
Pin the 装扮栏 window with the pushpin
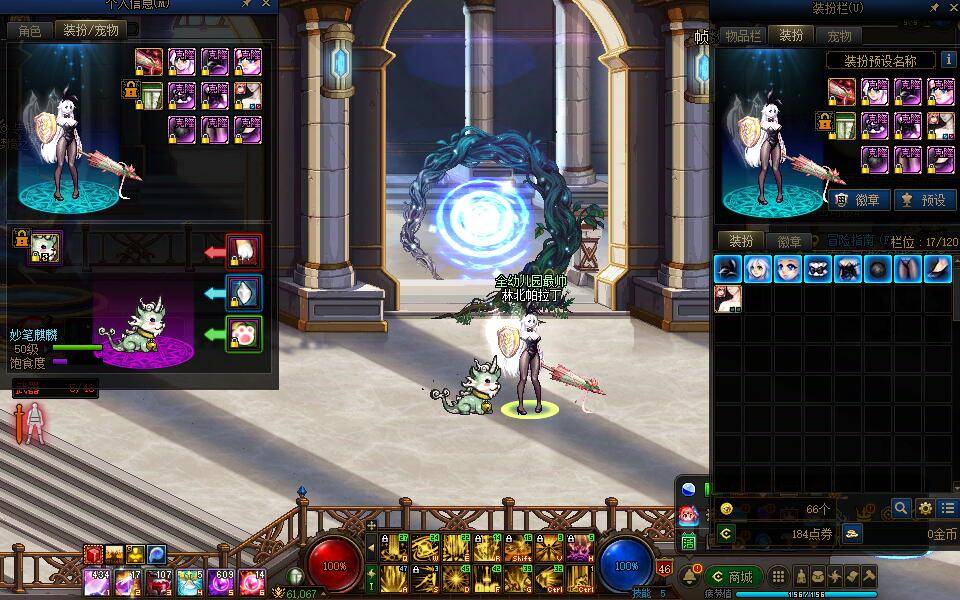click(x=933, y=8)
